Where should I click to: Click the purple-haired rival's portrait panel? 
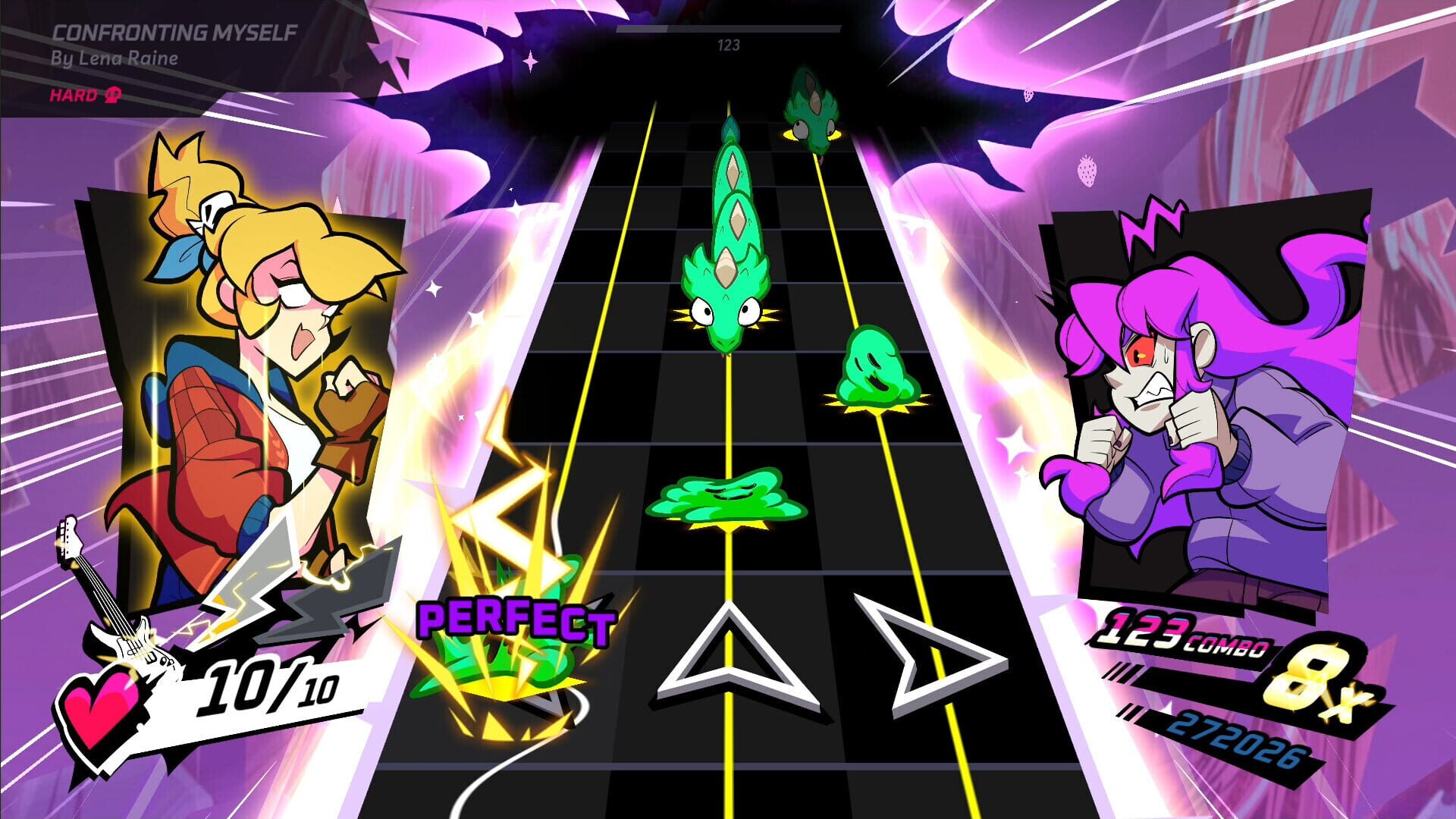pos(1198,379)
